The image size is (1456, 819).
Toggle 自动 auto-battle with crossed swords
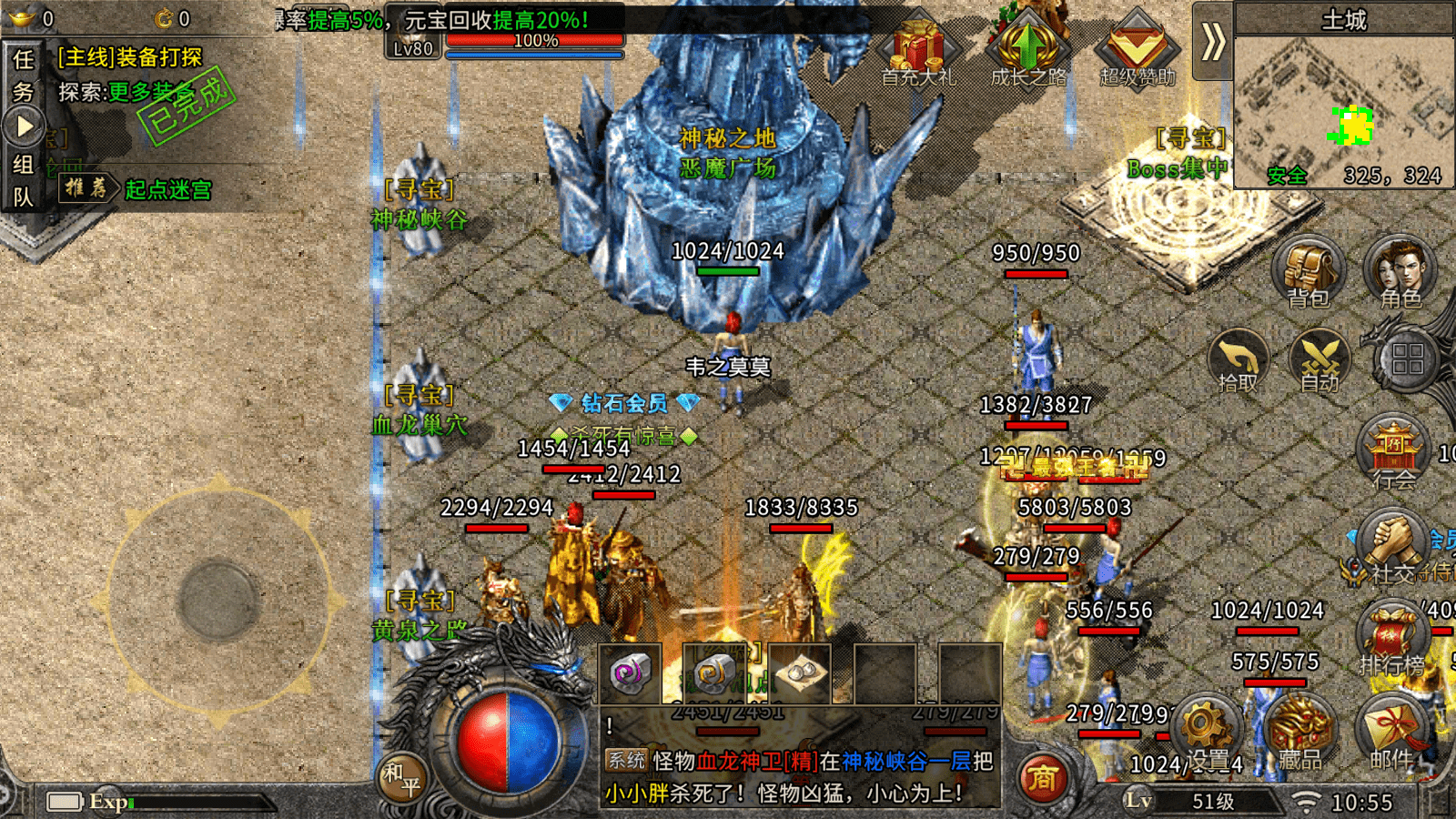[x=1319, y=361]
